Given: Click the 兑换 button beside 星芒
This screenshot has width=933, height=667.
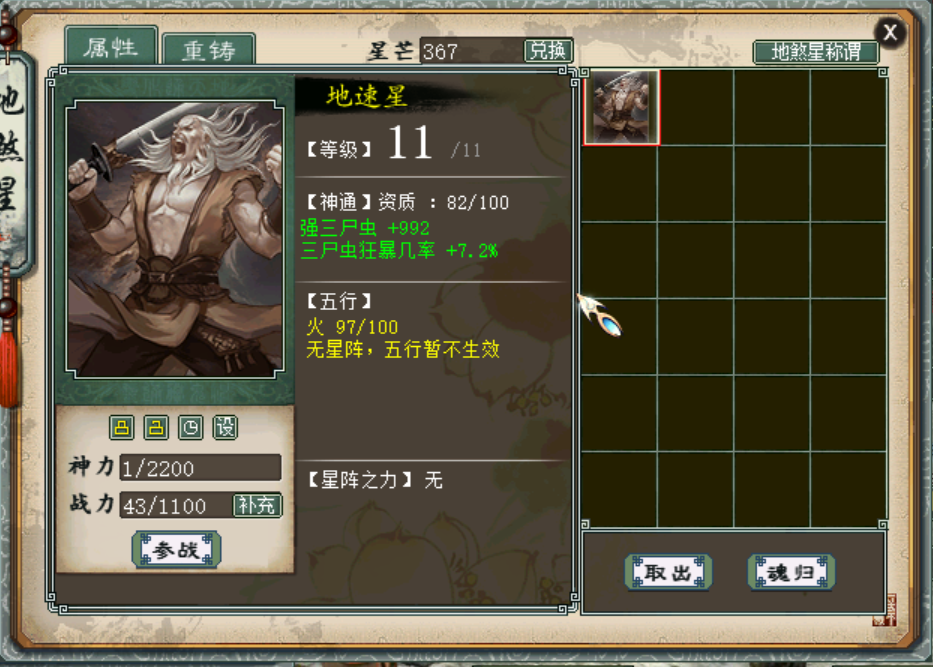Looking at the screenshot, I should point(548,51).
